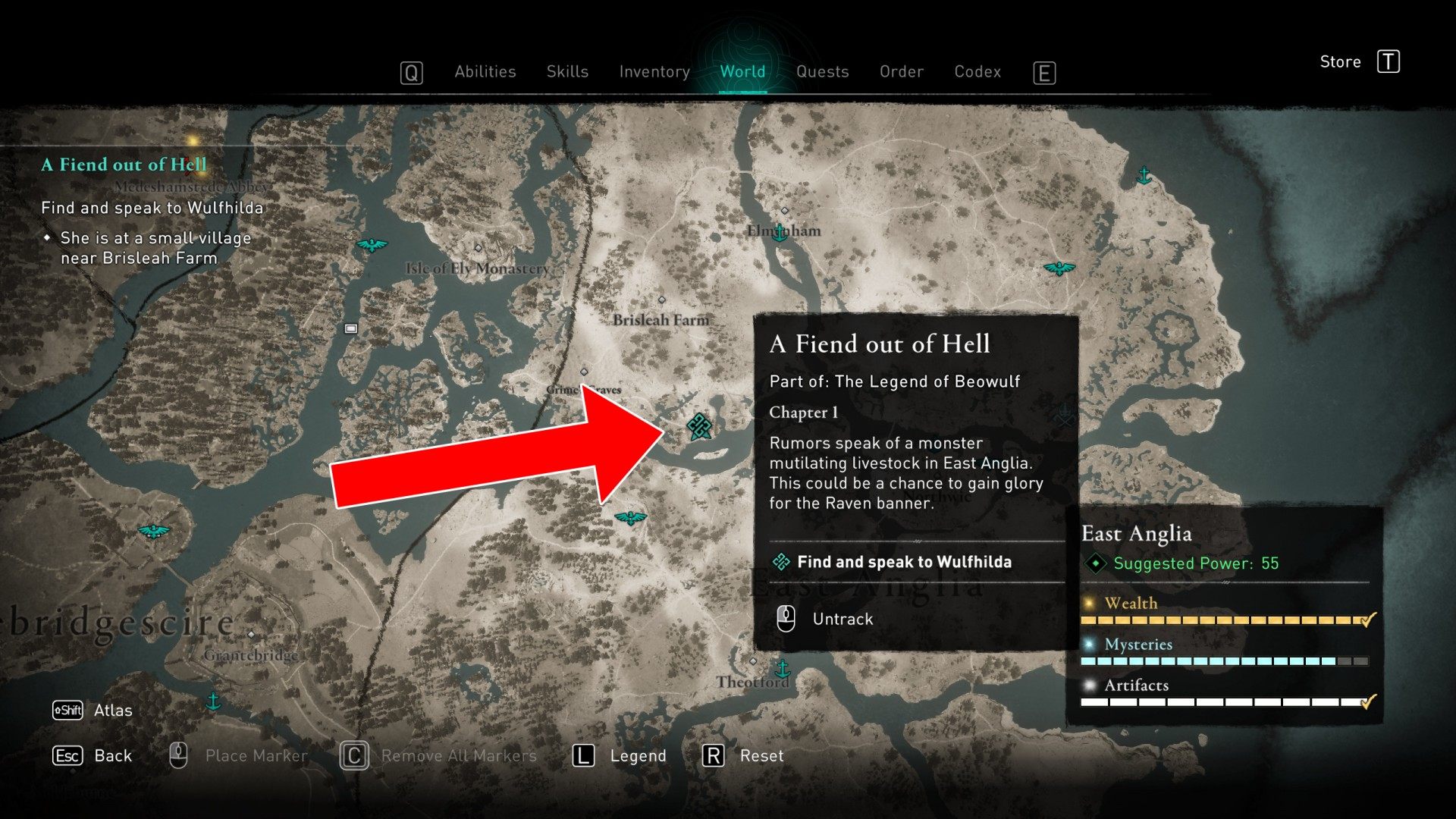
Task: Choose the Remove All Markers option
Action: tap(458, 756)
